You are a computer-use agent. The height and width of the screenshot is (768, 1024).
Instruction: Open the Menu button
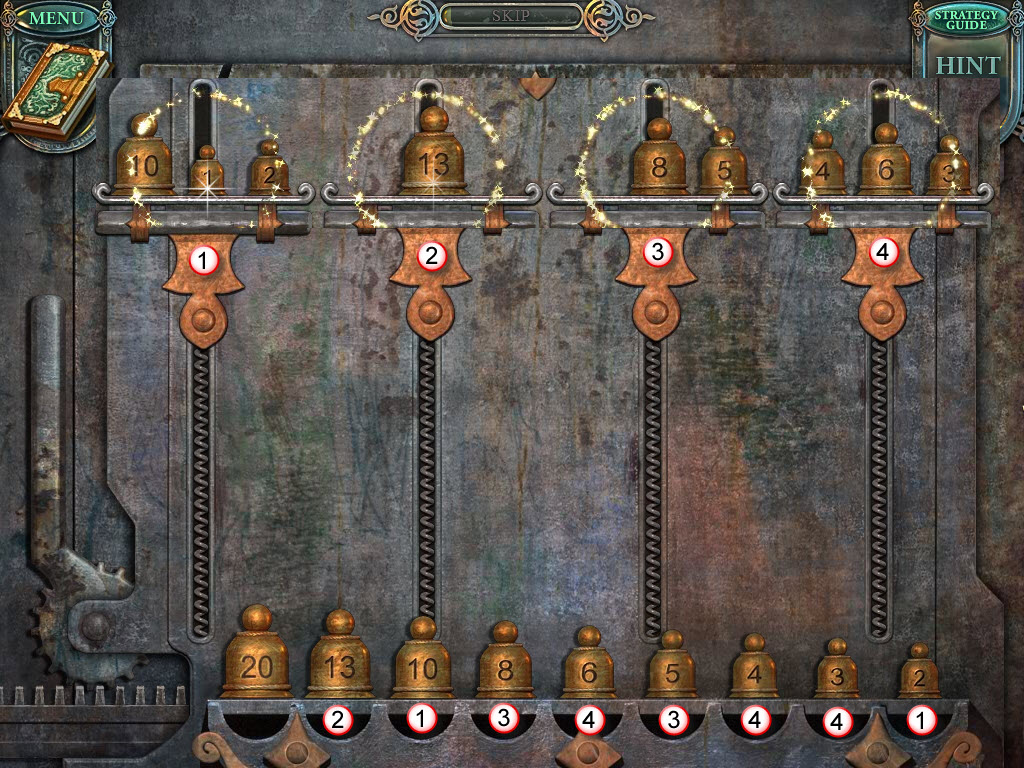(x=56, y=18)
